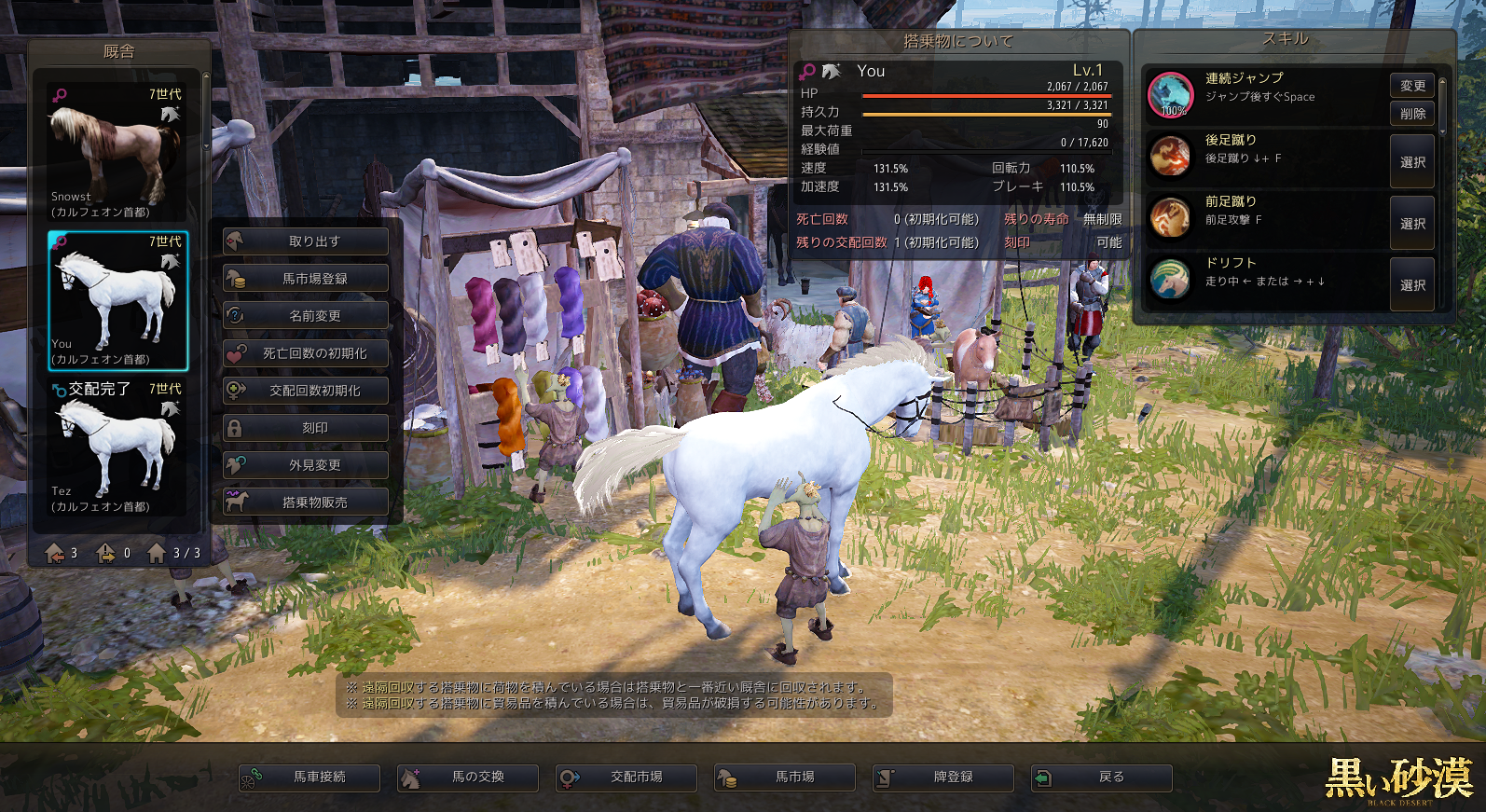Go back with the 戻る button
1486x812 pixels.
click(1102, 778)
